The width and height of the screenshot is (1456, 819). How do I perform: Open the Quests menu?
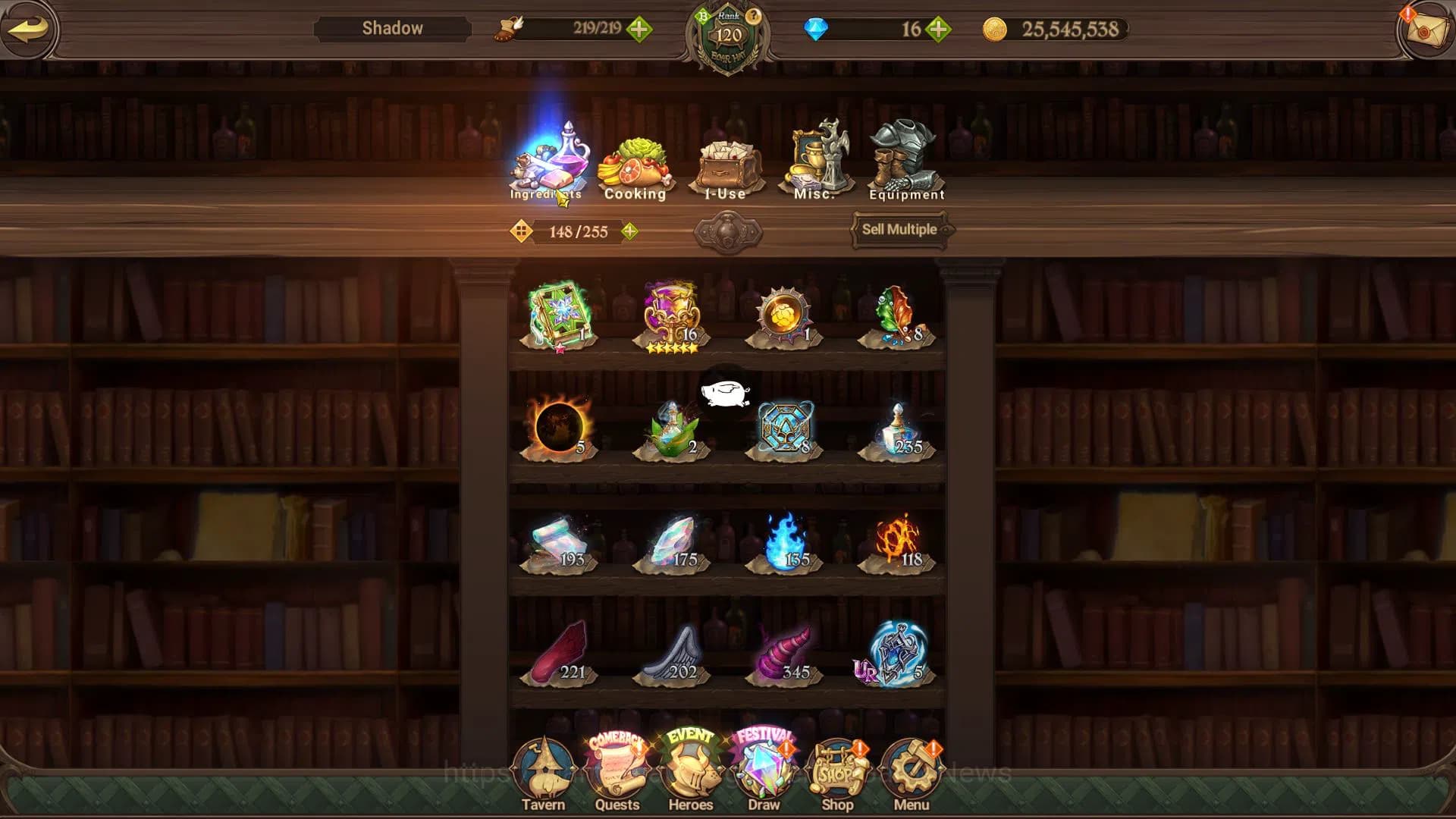pyautogui.click(x=617, y=773)
